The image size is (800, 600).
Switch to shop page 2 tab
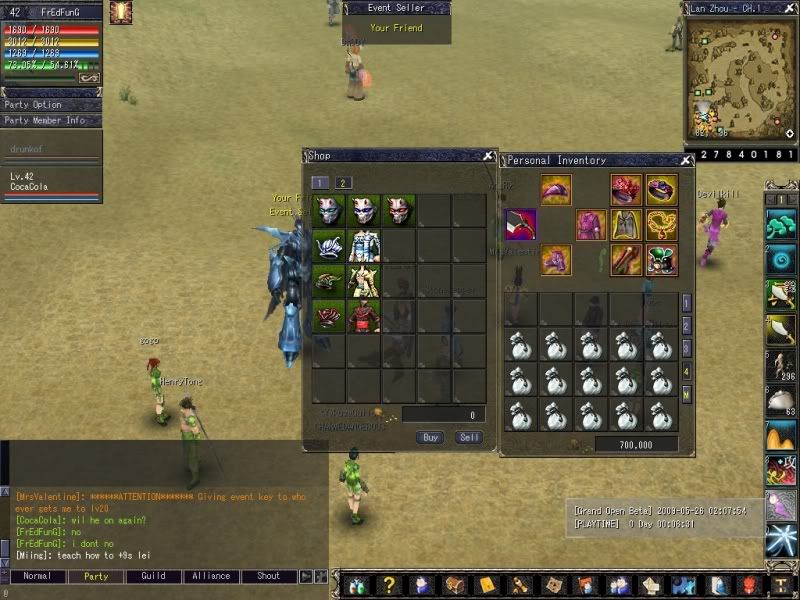click(343, 183)
